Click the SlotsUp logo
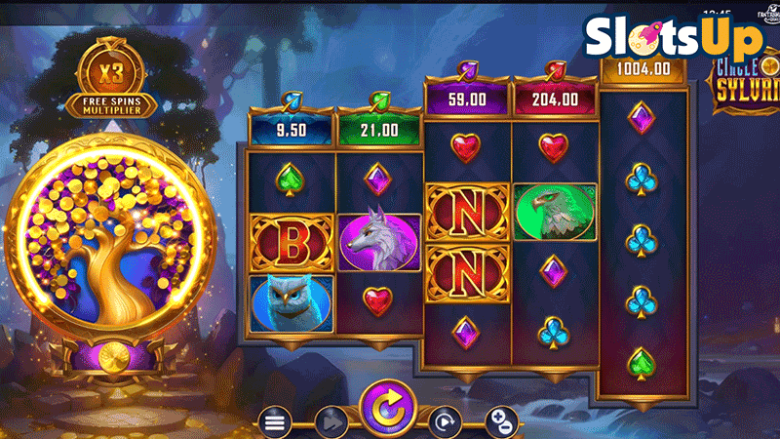This screenshot has height=439, width=780. coord(672,37)
